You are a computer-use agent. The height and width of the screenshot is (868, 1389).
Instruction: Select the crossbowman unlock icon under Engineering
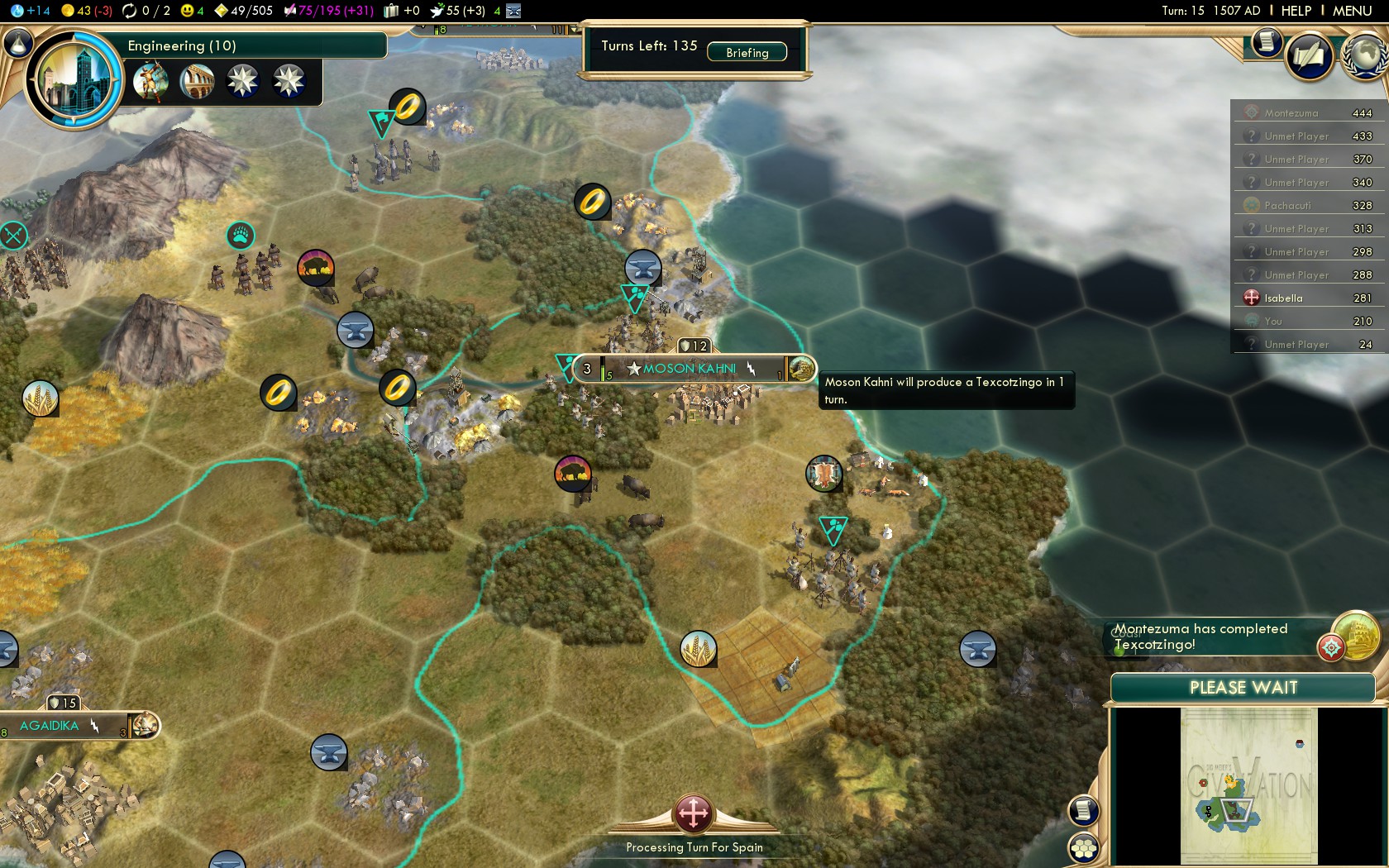(x=150, y=81)
